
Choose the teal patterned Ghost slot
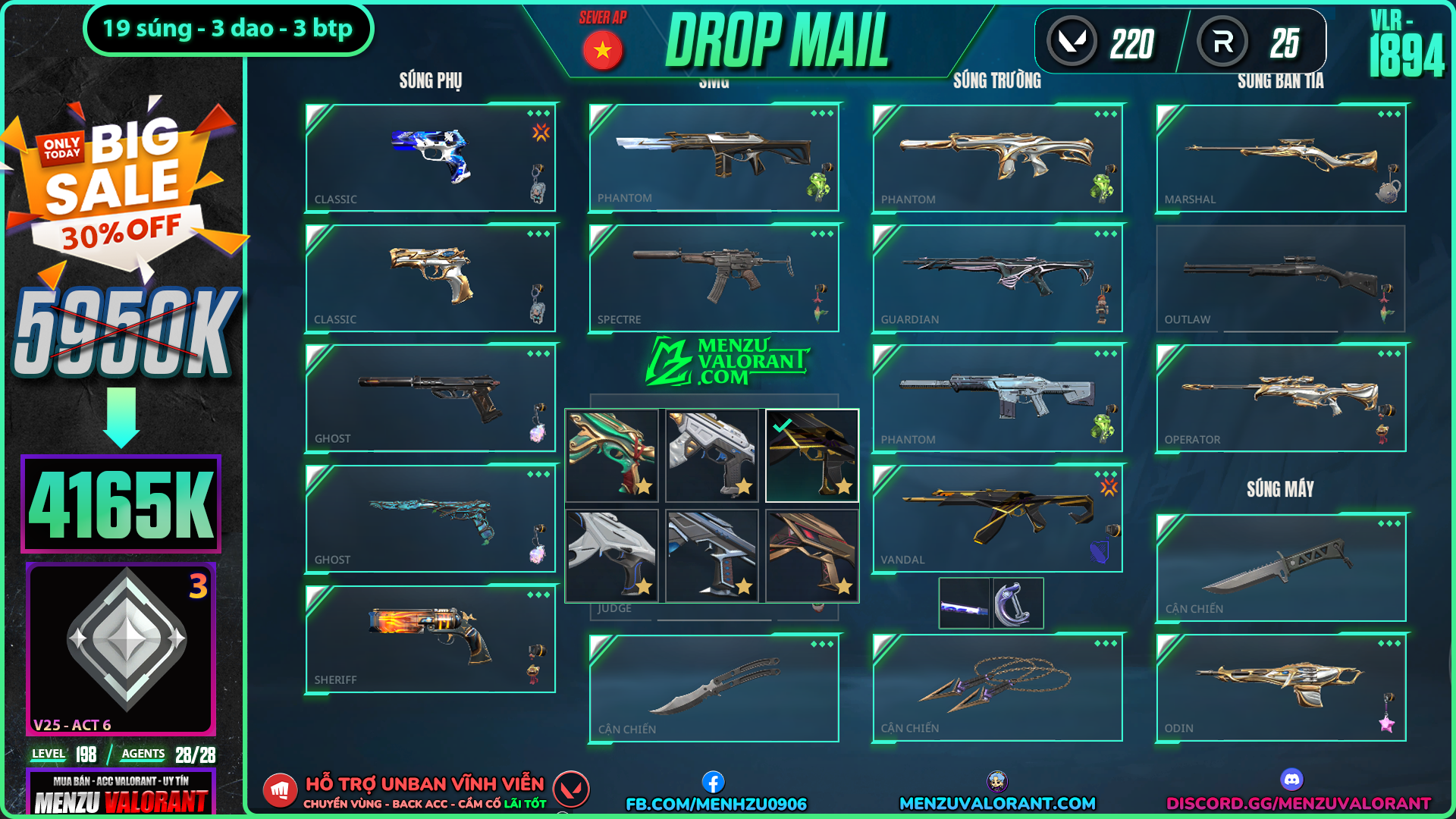[x=430, y=519]
